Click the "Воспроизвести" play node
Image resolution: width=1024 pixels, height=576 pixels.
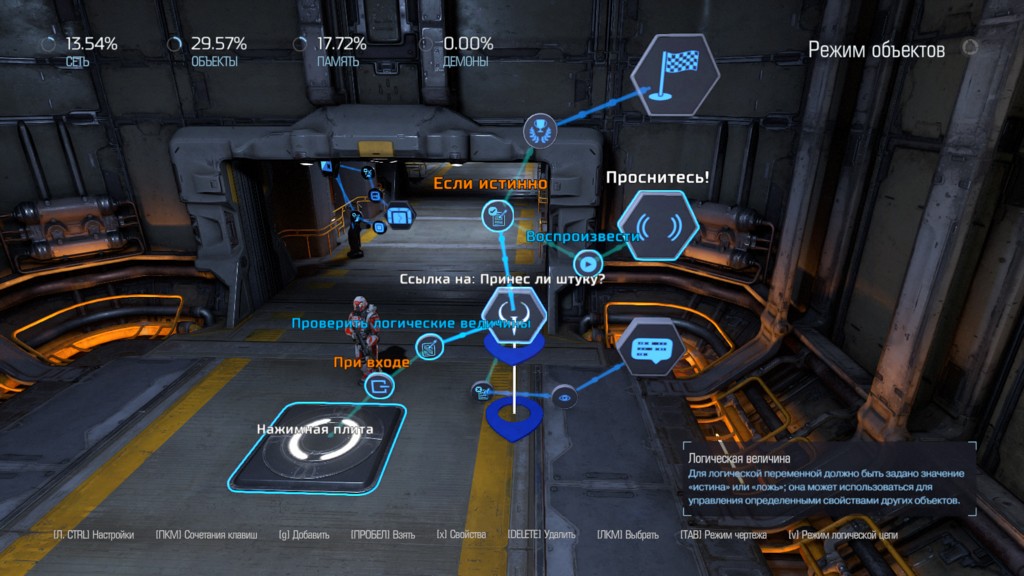click(x=586, y=265)
